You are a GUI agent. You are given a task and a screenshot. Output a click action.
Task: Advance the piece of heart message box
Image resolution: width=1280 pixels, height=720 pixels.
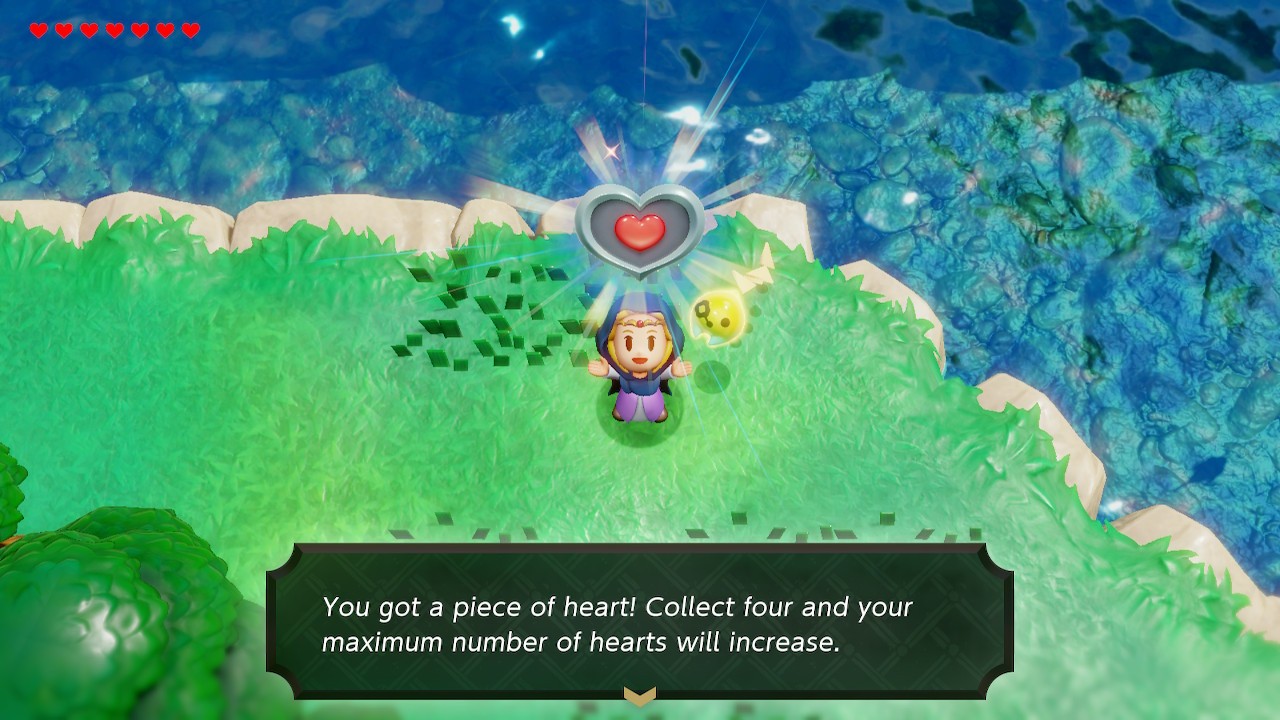[x=639, y=623]
